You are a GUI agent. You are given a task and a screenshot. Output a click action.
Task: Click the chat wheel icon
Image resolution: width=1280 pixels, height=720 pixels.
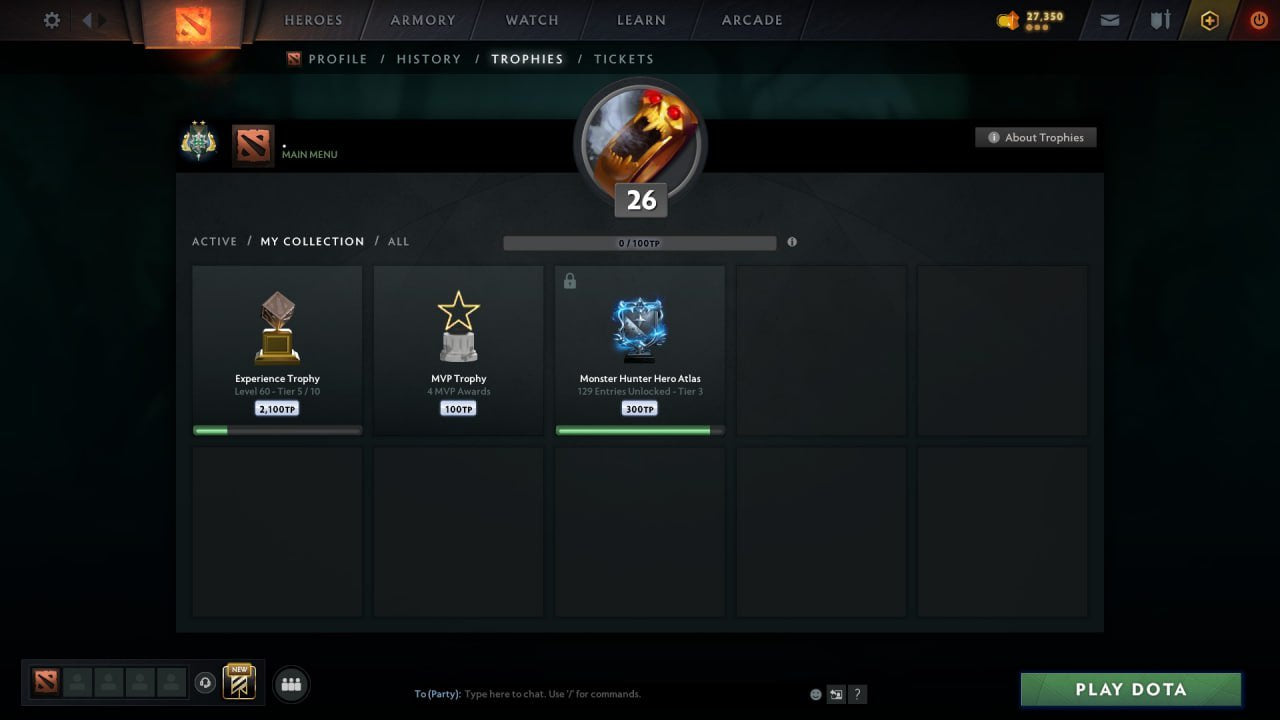click(x=836, y=693)
